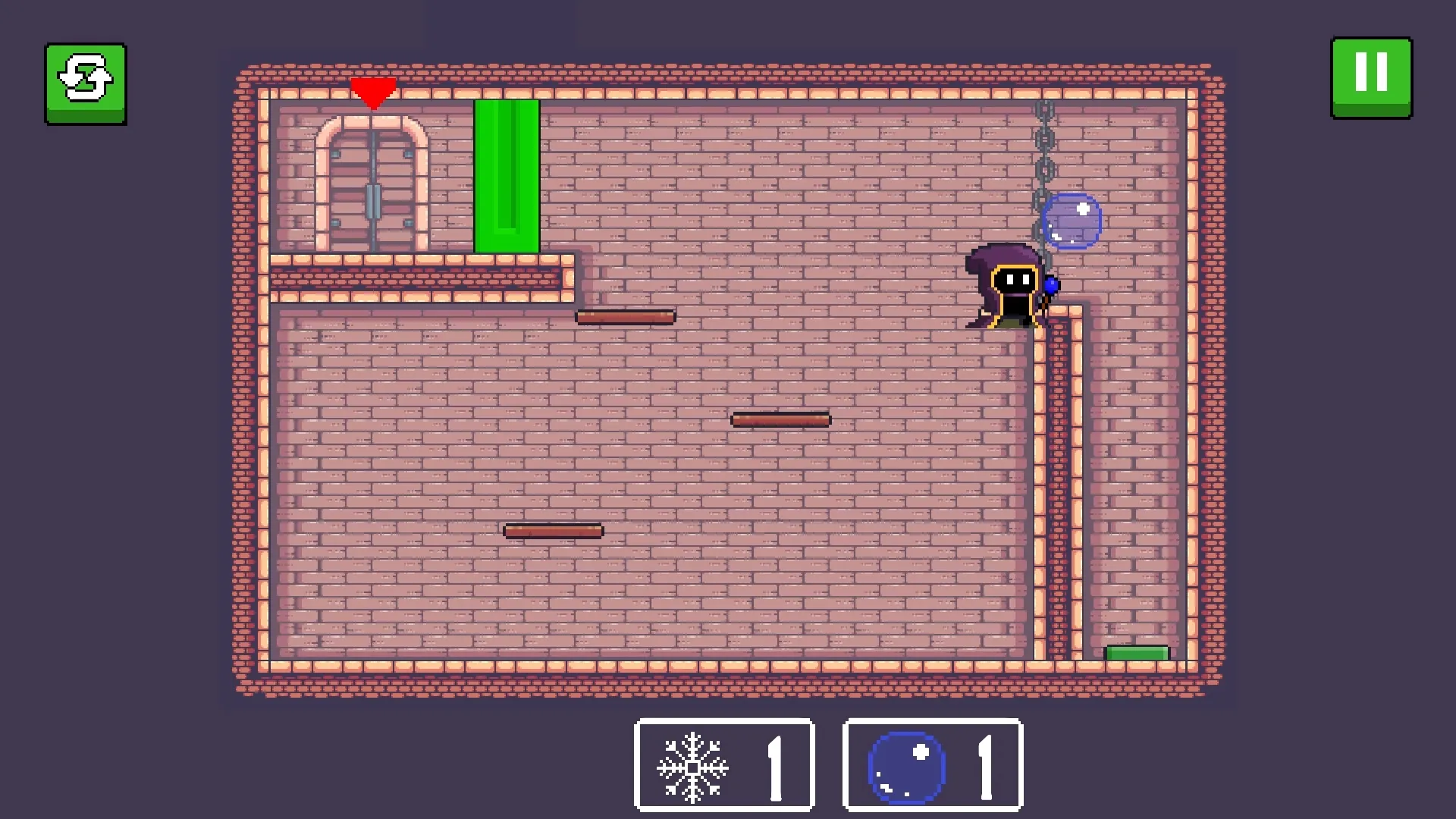Screen dimensions: 1456x819
Task: Pause the game
Action: (1371, 77)
